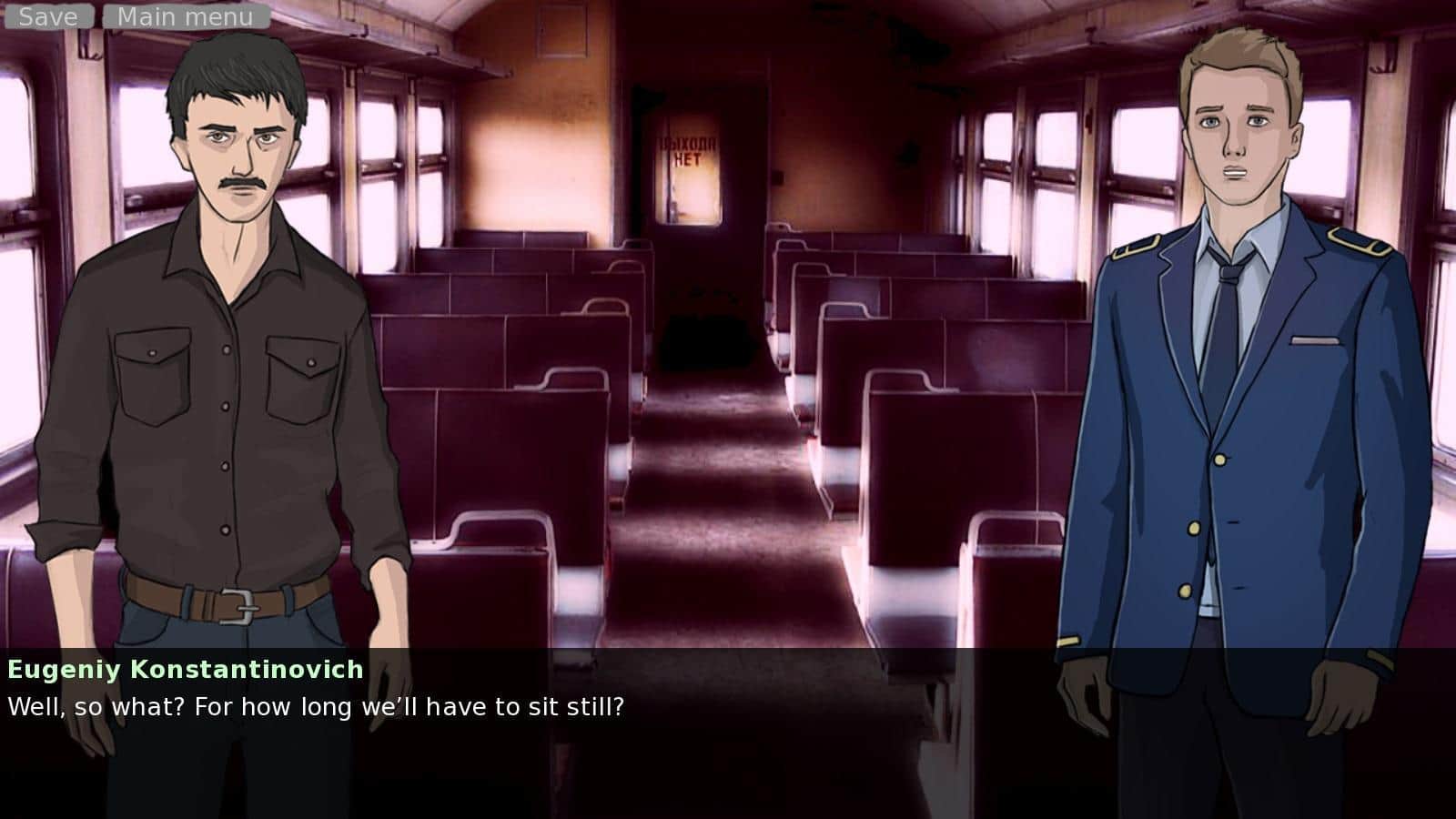Click the dialogue line about sitting still
Viewport: 1456px width, 819px height.
click(x=317, y=704)
